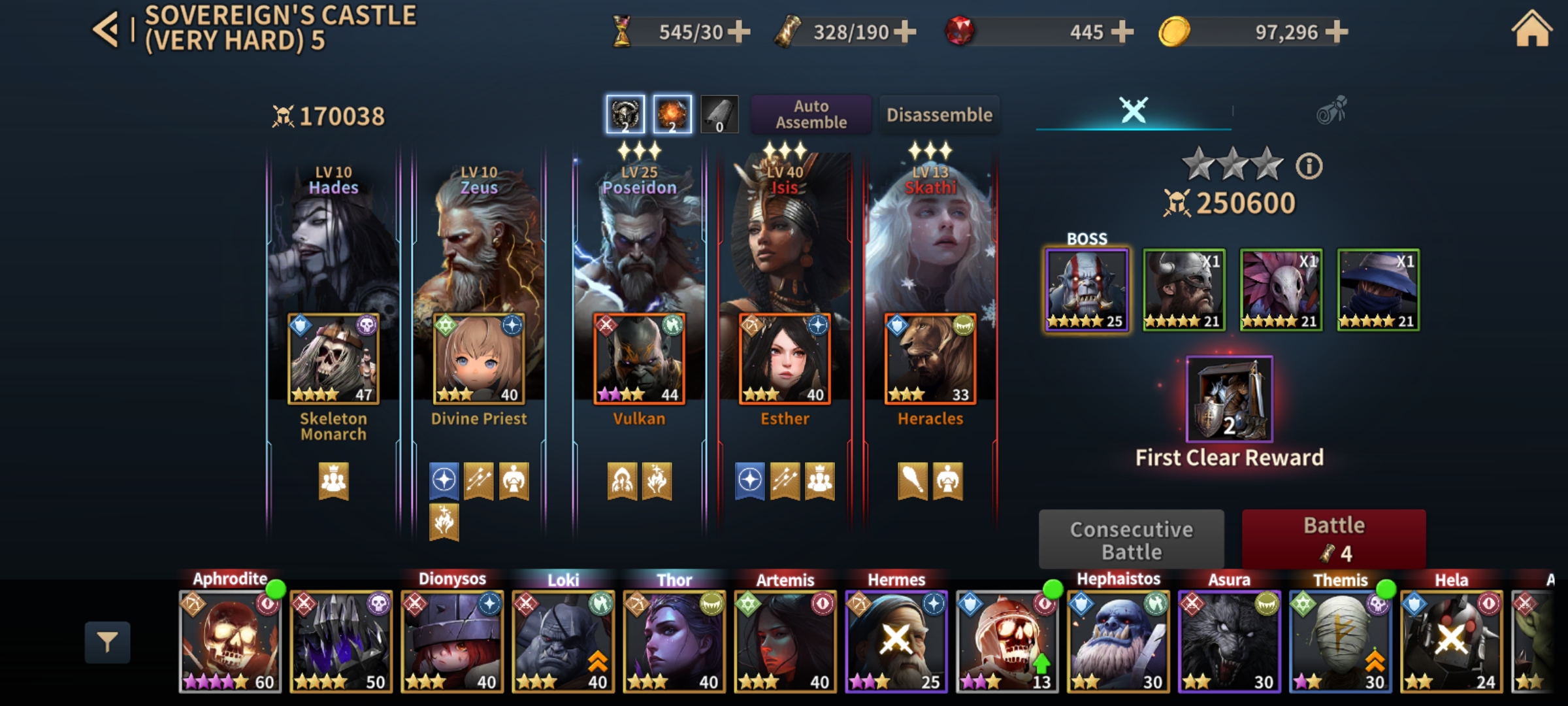Open the hero filter

107,642
